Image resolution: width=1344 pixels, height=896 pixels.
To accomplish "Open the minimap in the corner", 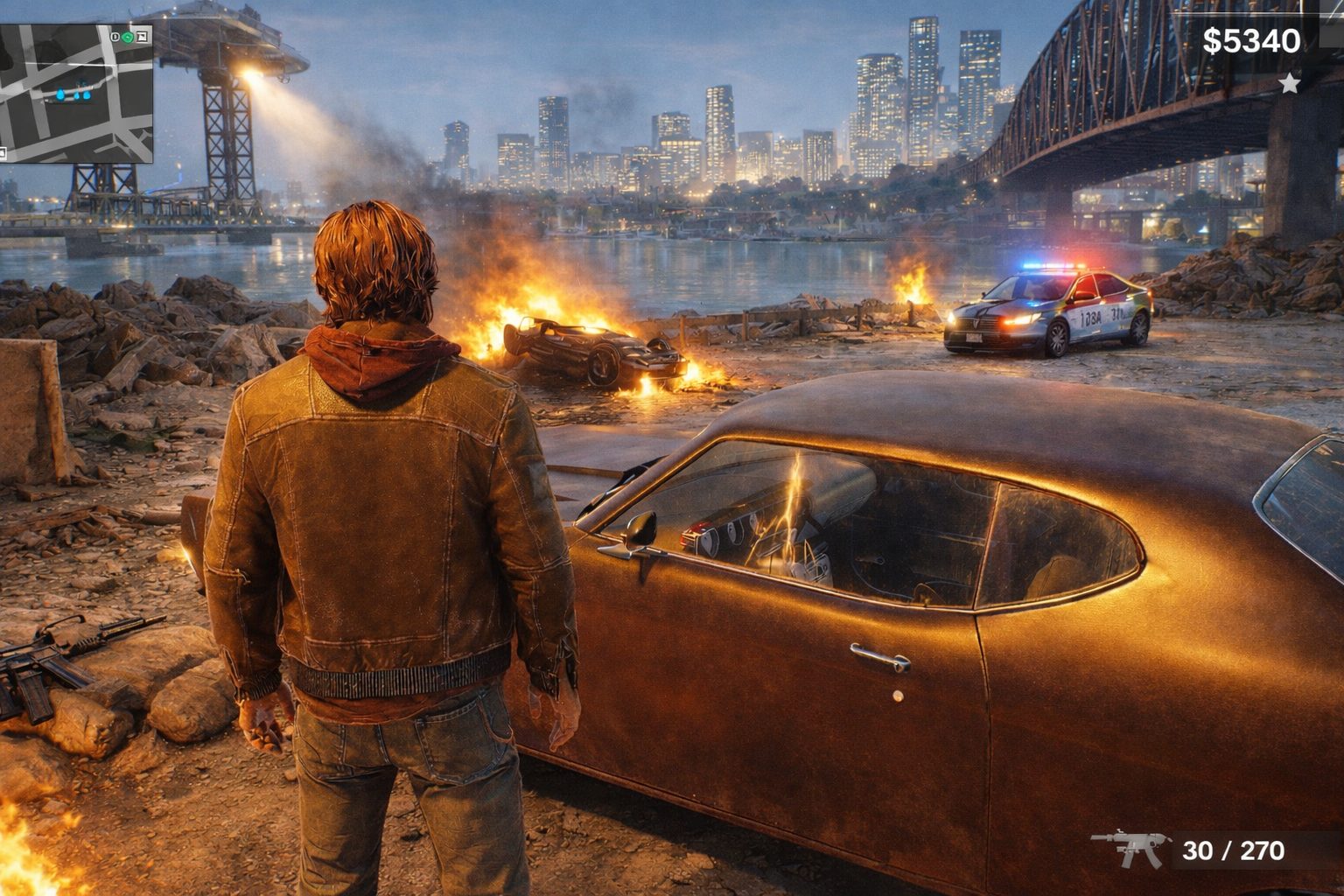I will (77, 93).
